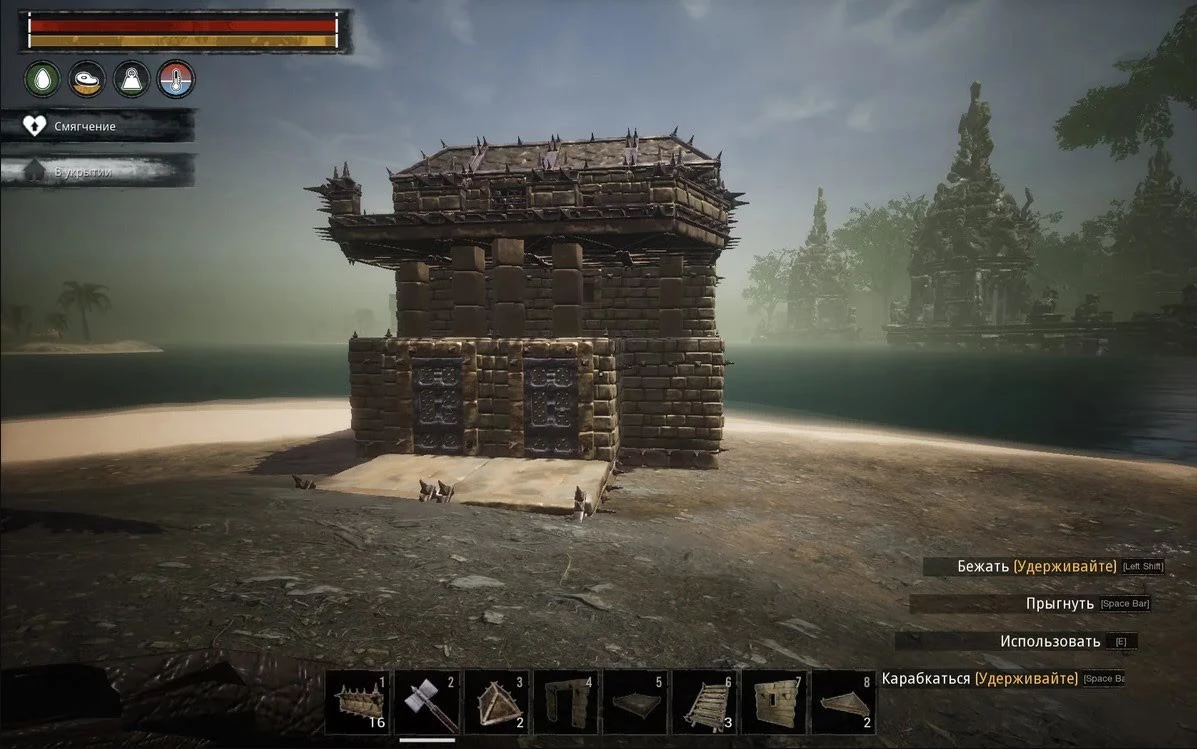
Task: Click the weight encumbrance icon
Action: (131, 79)
